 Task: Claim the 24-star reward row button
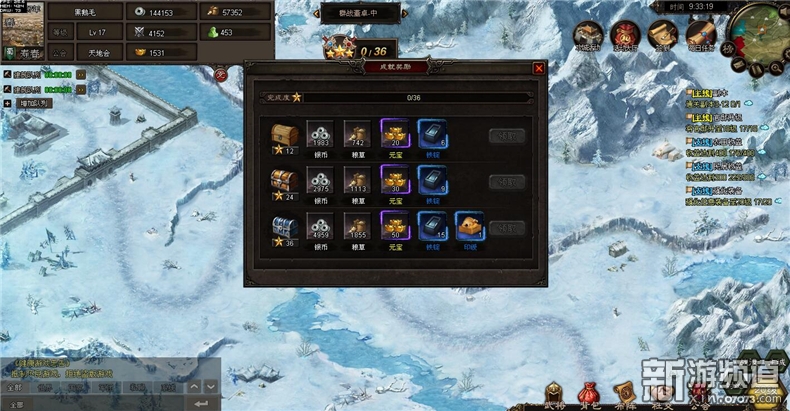tap(506, 183)
